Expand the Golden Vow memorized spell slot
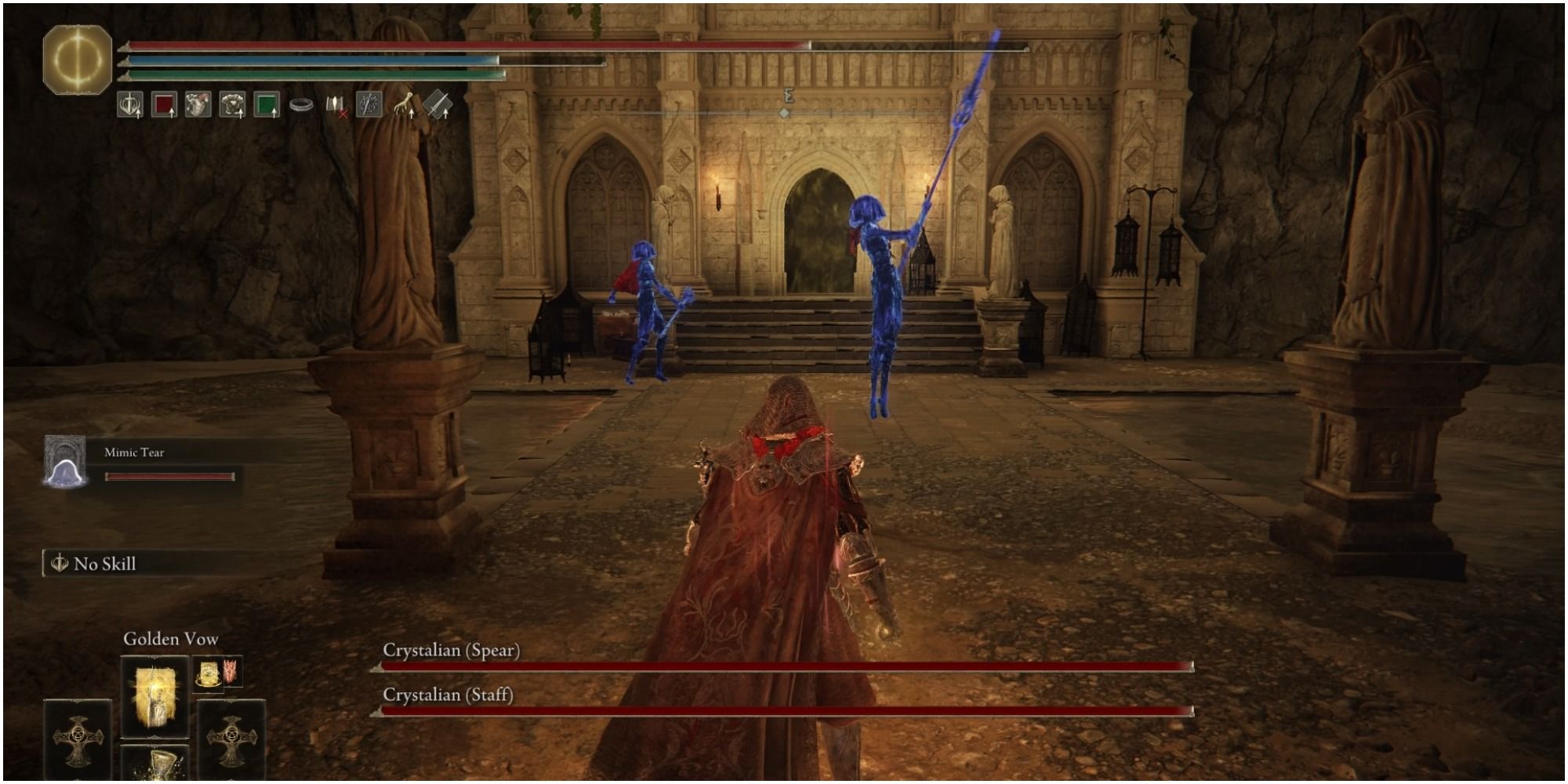This screenshot has width=1568, height=784. 154,696
